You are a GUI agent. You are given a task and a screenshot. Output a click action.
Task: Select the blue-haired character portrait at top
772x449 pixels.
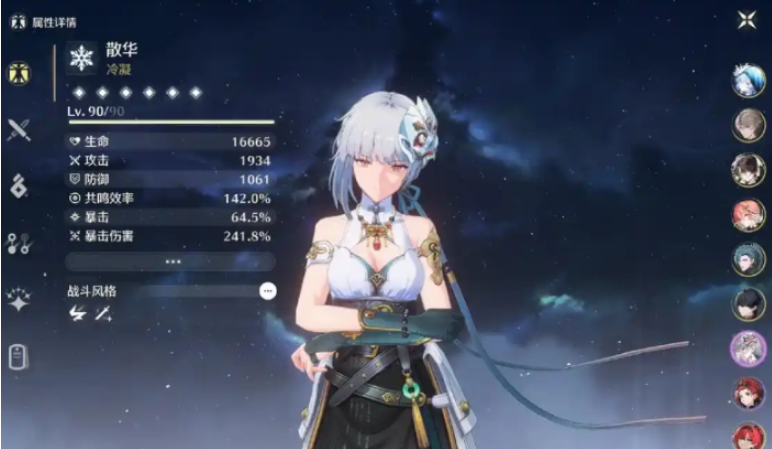coord(748,81)
